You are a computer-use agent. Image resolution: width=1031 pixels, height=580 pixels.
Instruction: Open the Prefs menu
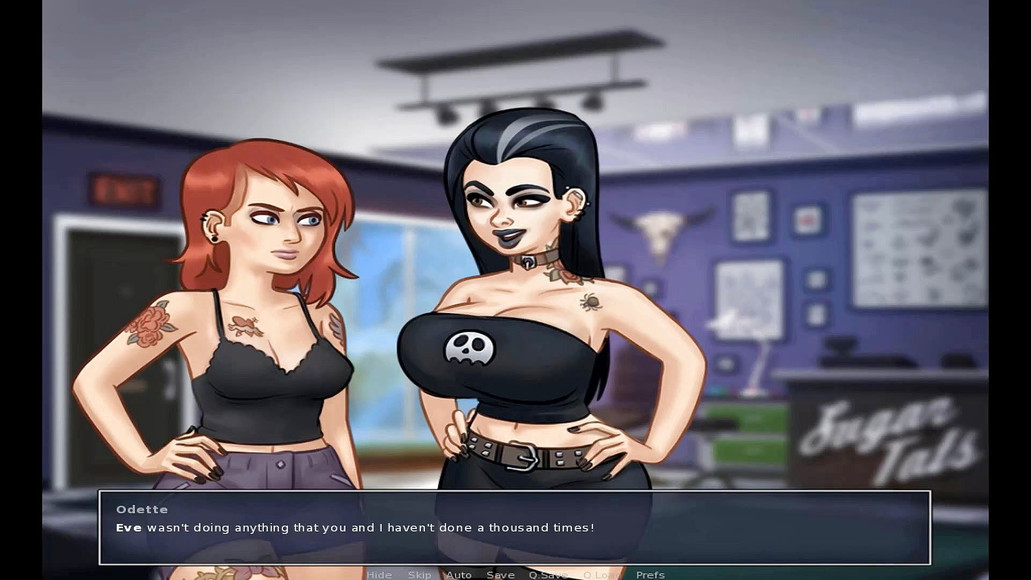point(650,575)
